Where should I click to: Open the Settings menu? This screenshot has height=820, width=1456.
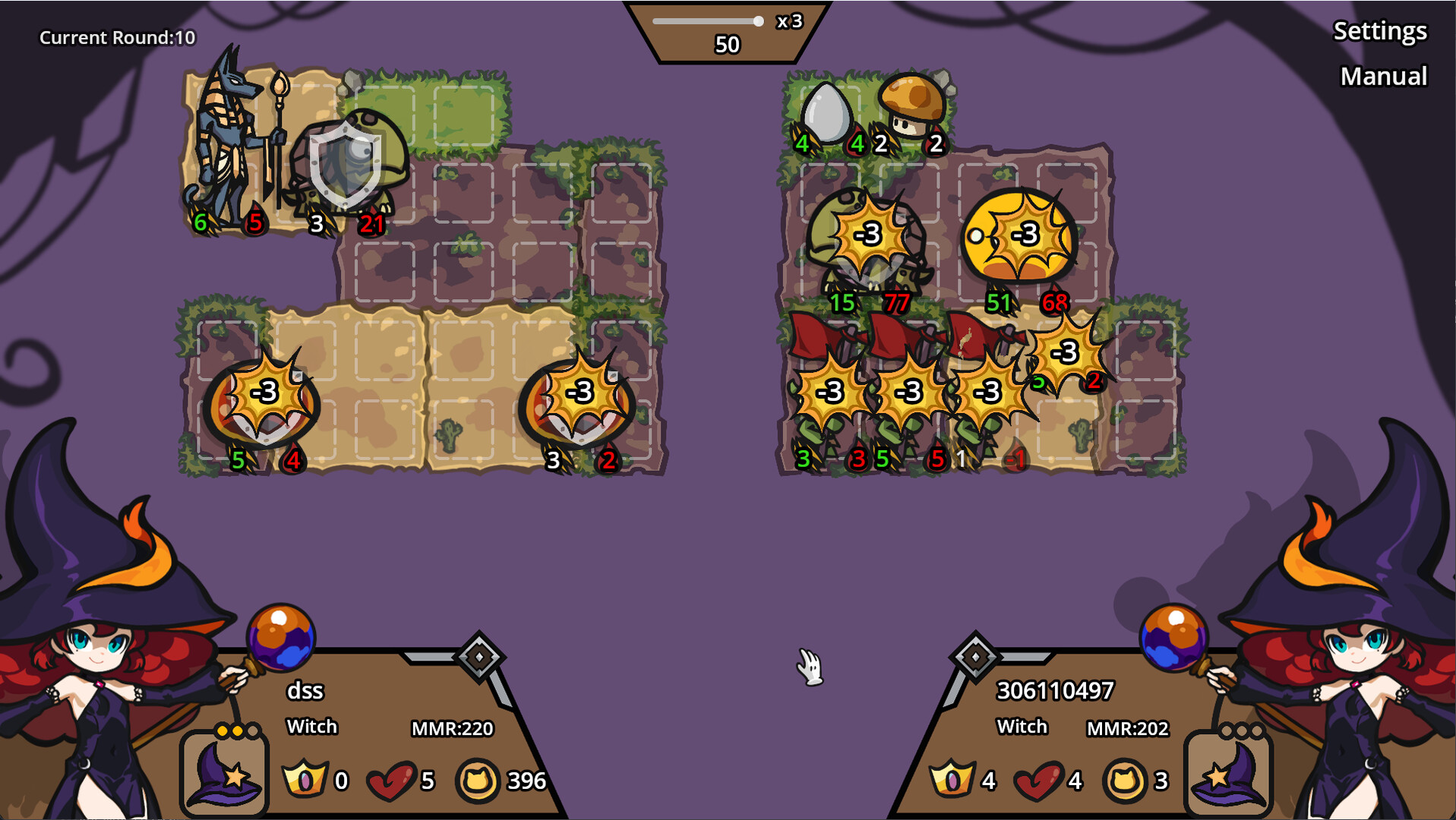point(1379,32)
